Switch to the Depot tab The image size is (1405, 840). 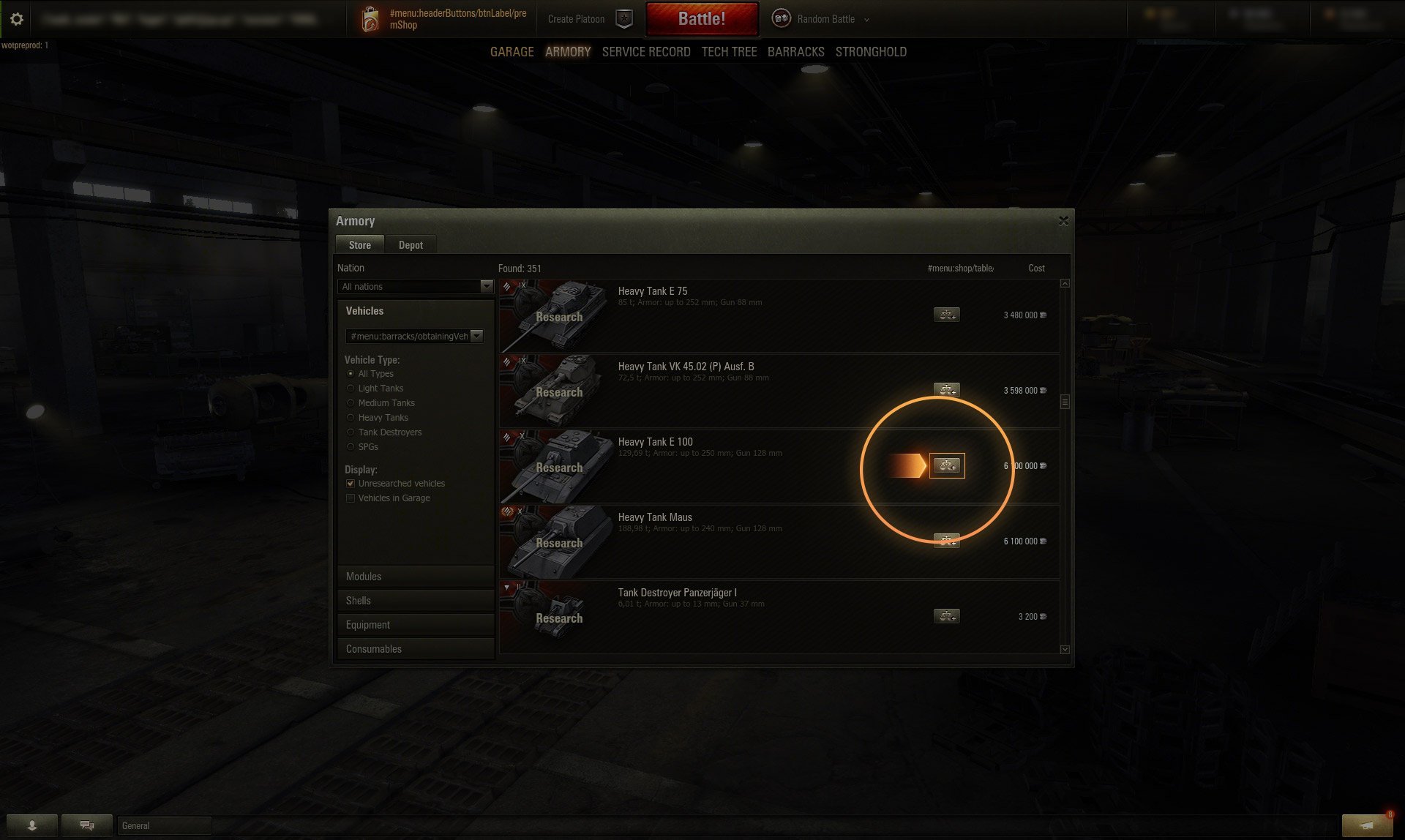(x=411, y=245)
